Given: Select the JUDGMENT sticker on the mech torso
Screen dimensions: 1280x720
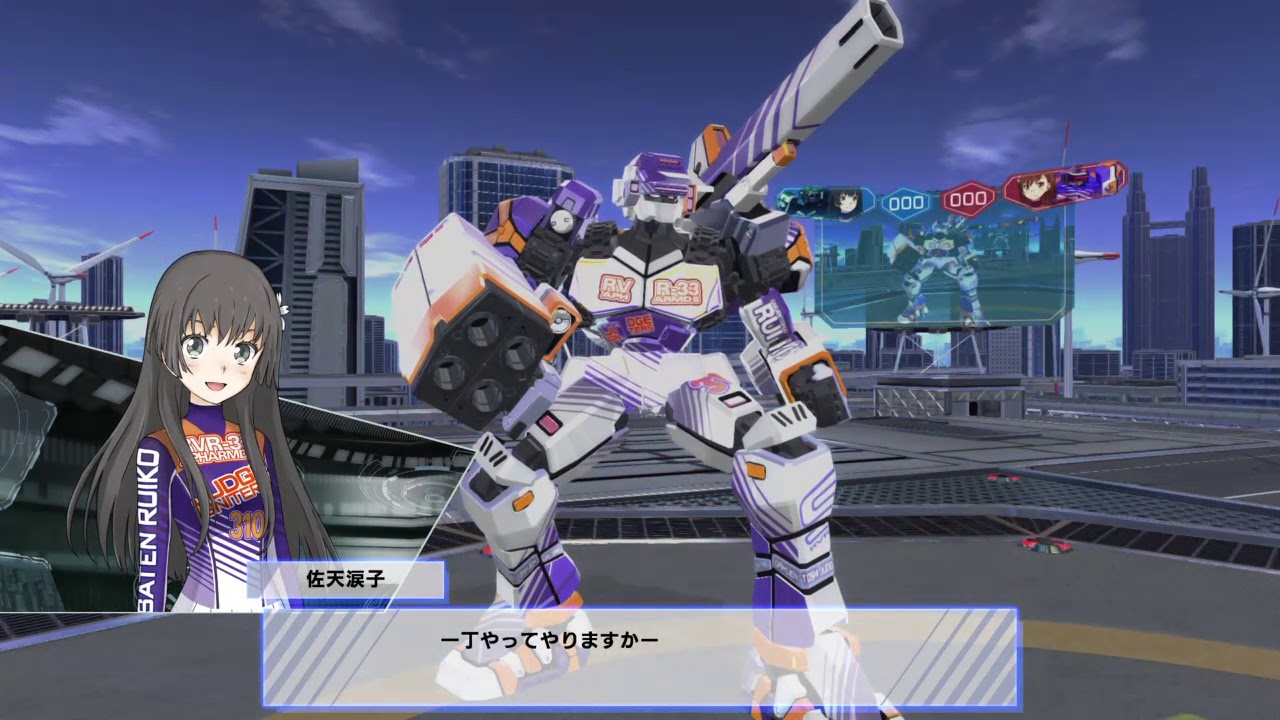Looking at the screenshot, I should 639,325.
